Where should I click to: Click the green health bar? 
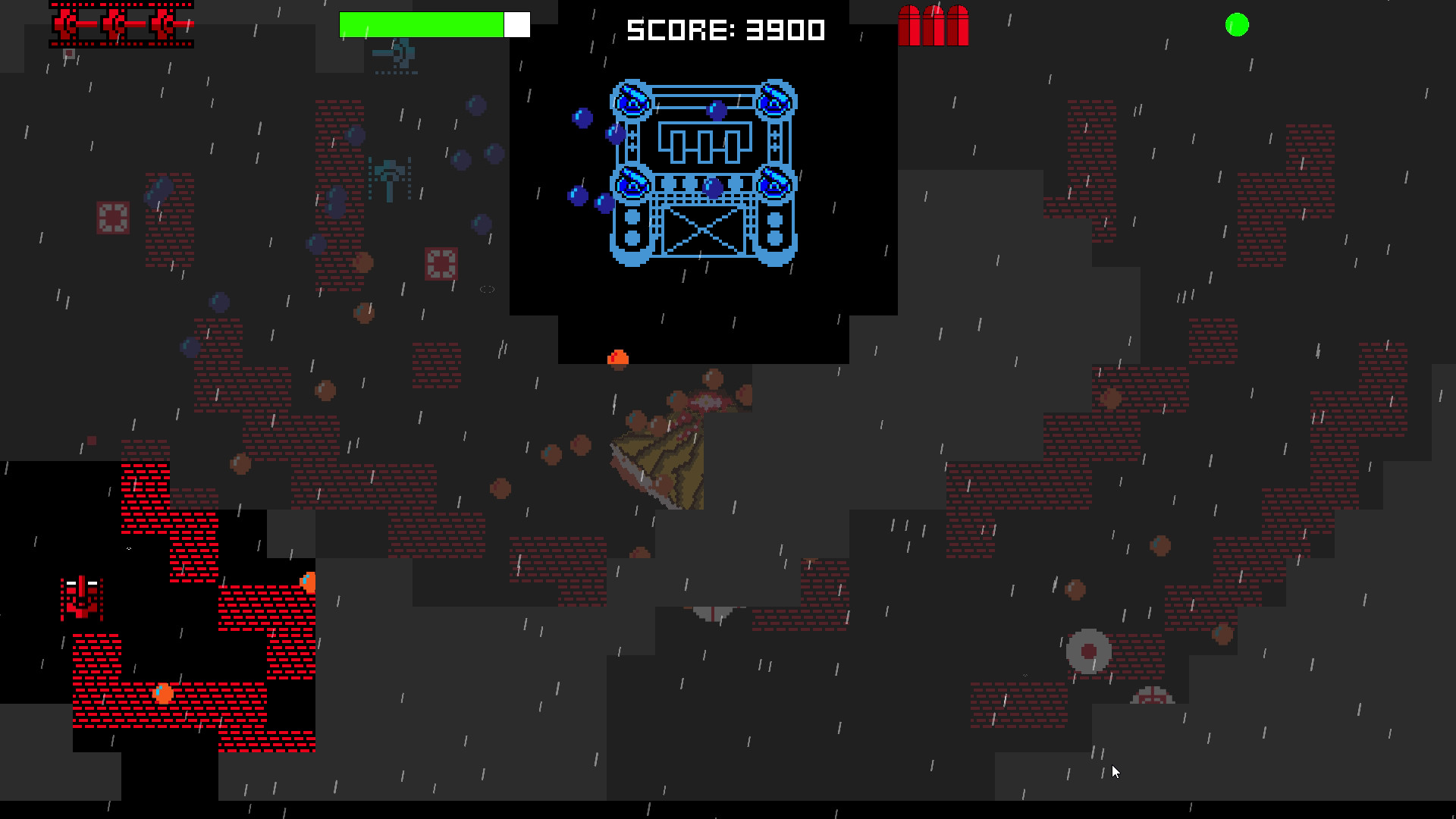click(421, 24)
